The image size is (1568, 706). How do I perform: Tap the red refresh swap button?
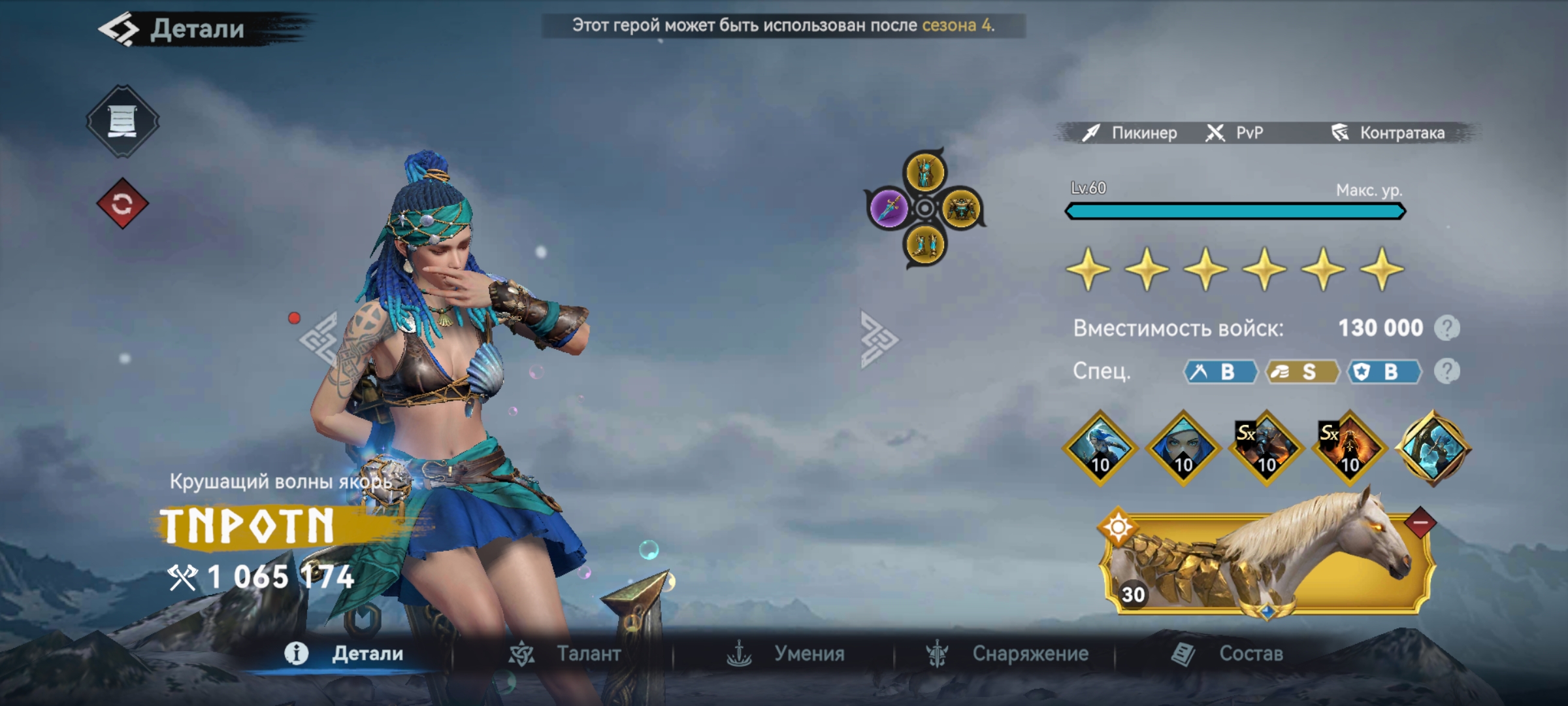(122, 204)
